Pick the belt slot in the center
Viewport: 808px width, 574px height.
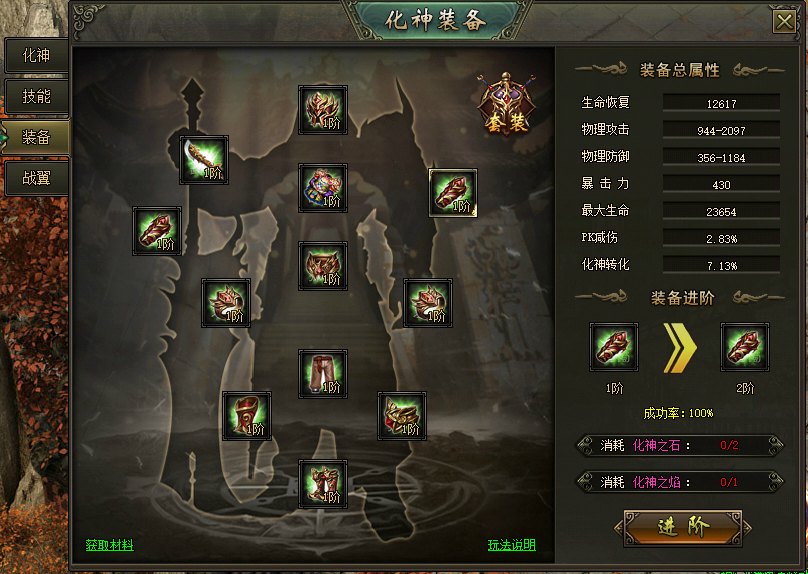(323, 266)
